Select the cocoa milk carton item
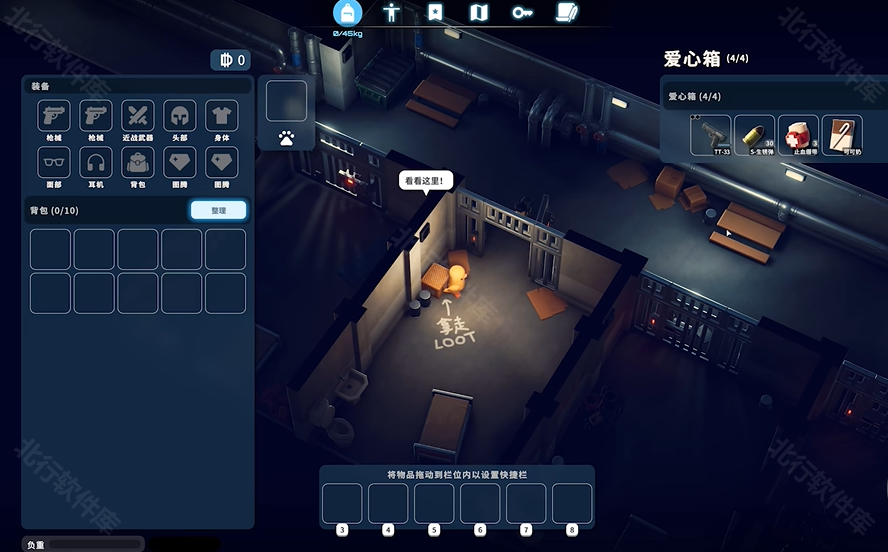 (842, 135)
